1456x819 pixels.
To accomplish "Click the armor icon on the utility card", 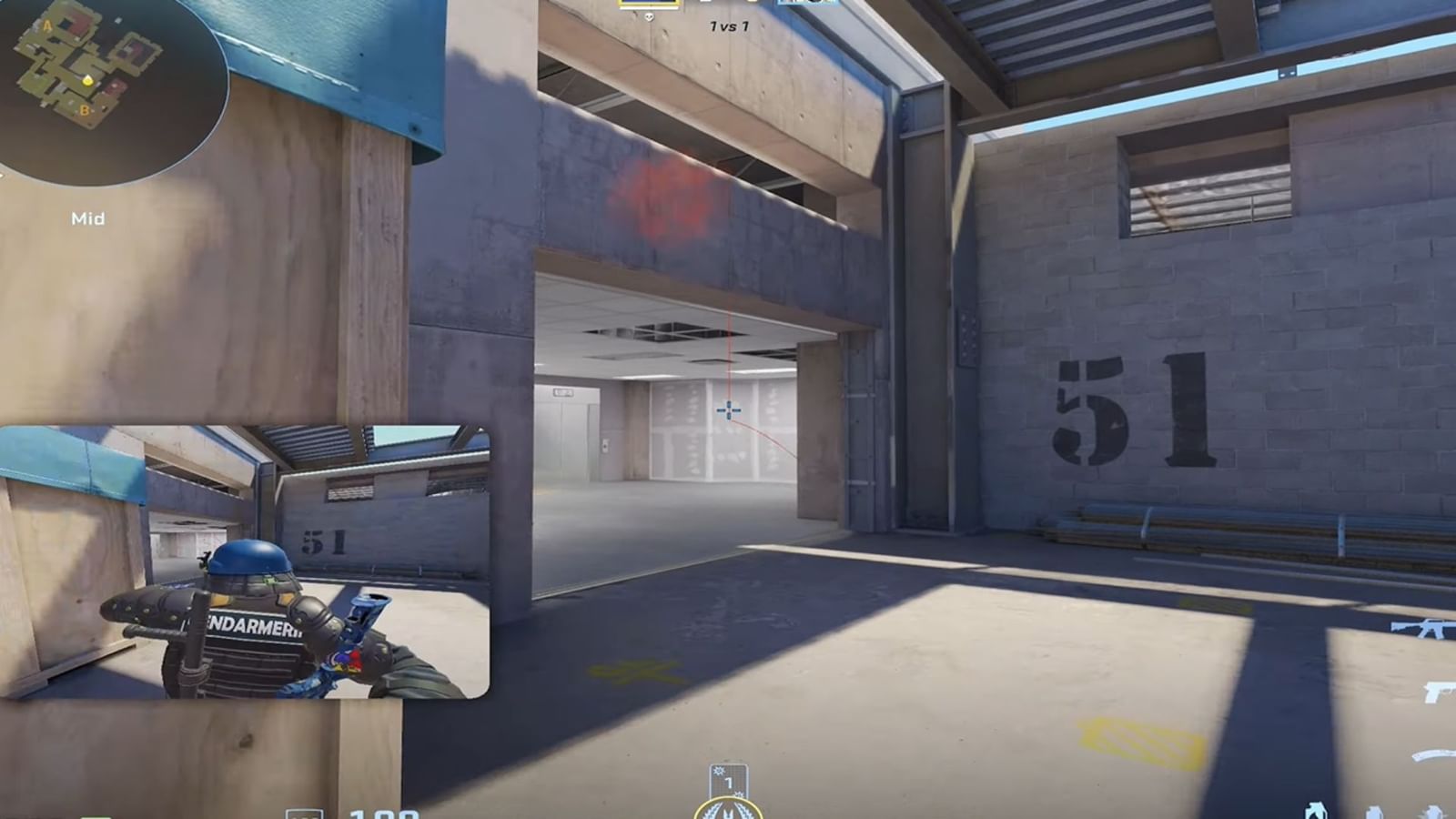I will click(x=719, y=772).
